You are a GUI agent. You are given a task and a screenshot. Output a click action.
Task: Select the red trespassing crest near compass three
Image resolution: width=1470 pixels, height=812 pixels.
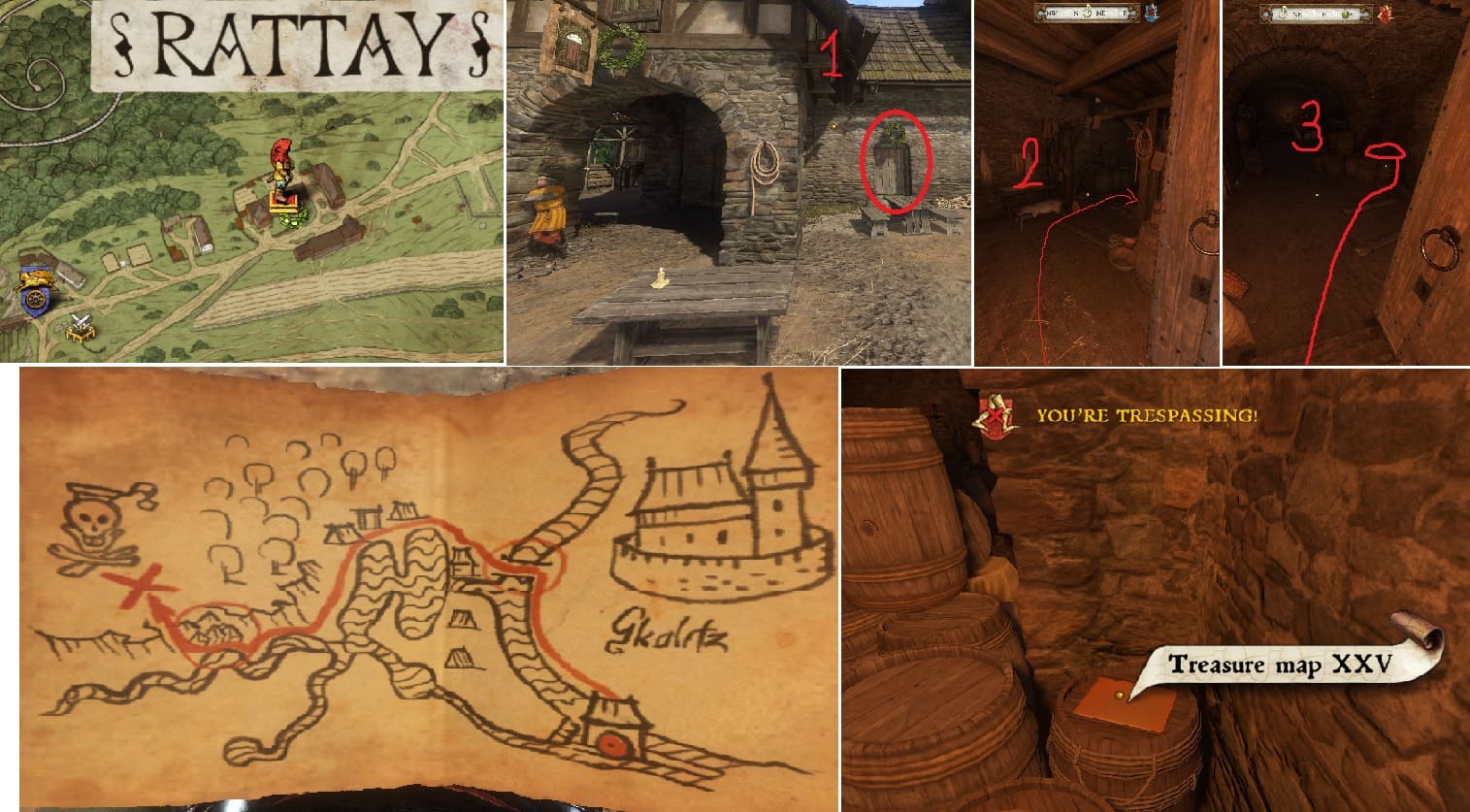pos(1386,13)
